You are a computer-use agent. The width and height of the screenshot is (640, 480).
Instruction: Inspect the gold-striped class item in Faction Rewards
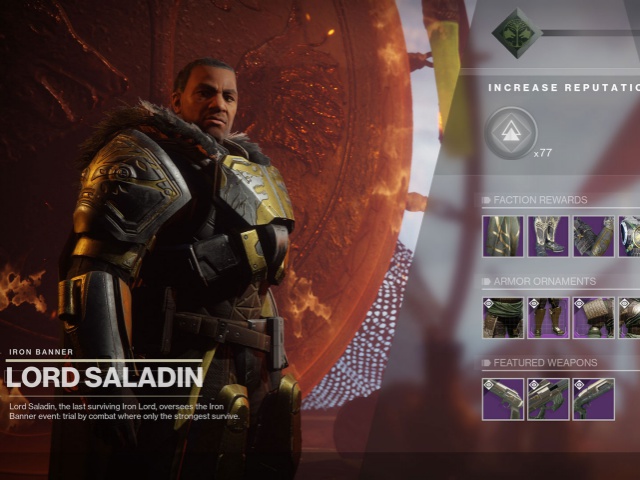click(x=503, y=236)
